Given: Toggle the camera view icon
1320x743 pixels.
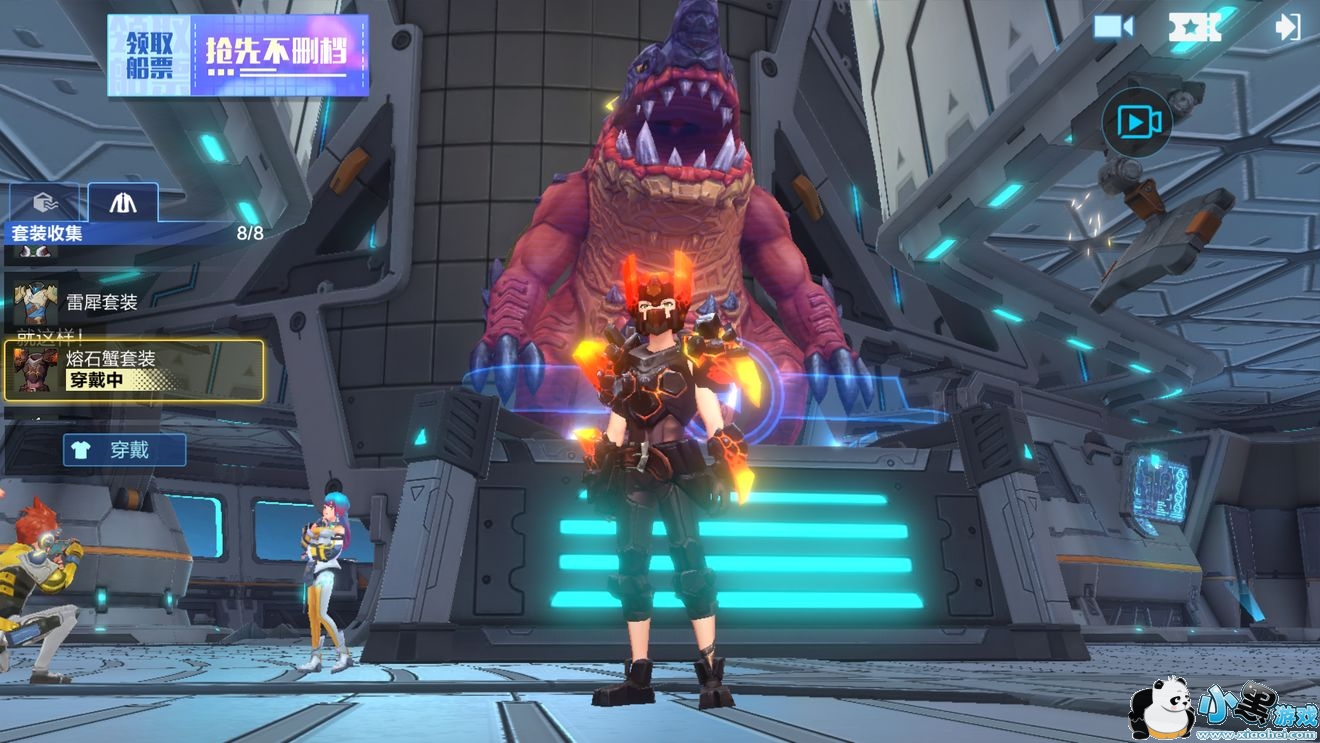Looking at the screenshot, I should [x=1112, y=27].
